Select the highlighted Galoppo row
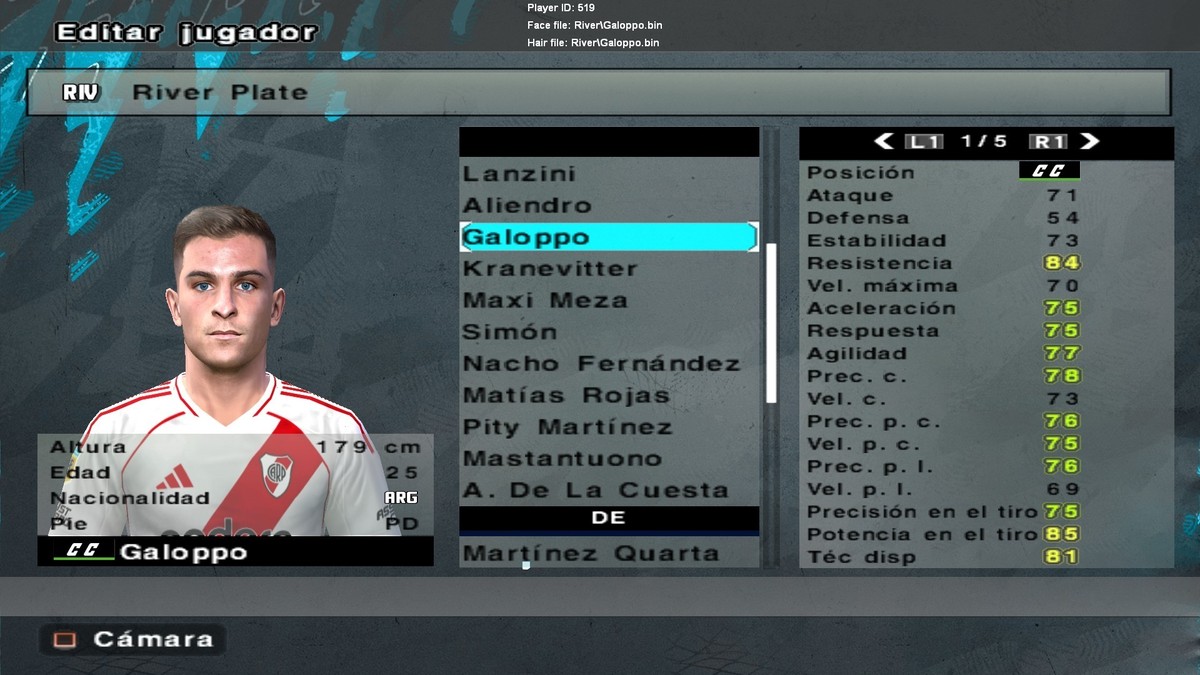This screenshot has height=675, width=1200. click(608, 237)
